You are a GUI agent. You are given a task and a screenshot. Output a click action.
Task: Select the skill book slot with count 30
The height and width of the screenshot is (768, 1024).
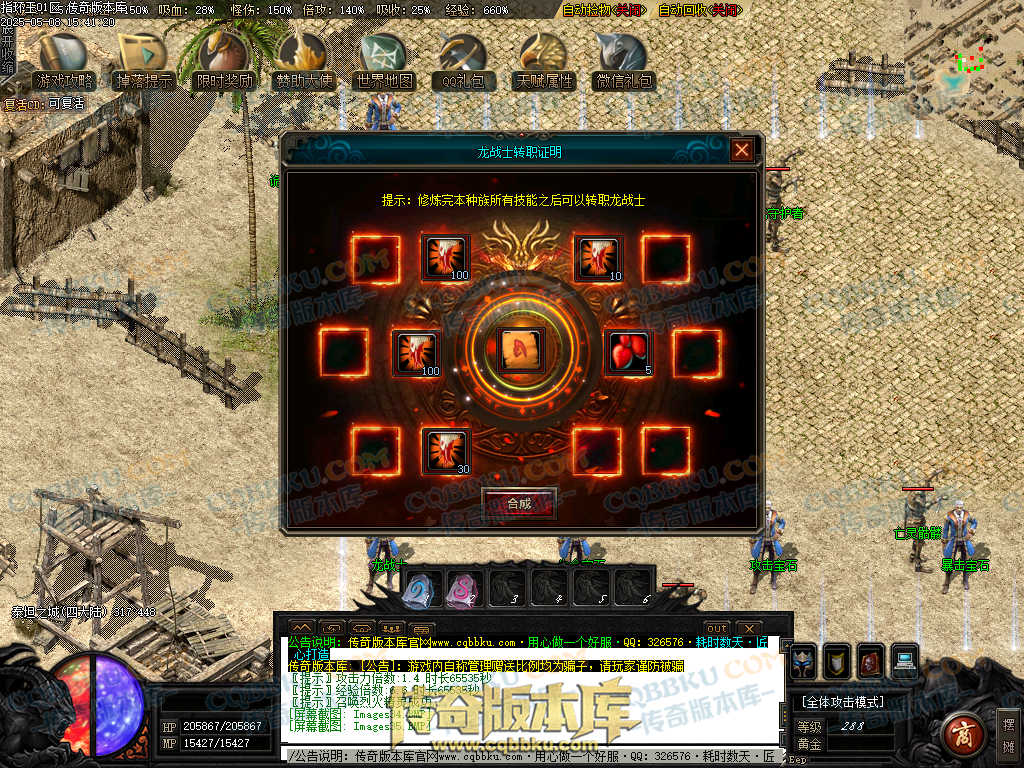point(446,450)
